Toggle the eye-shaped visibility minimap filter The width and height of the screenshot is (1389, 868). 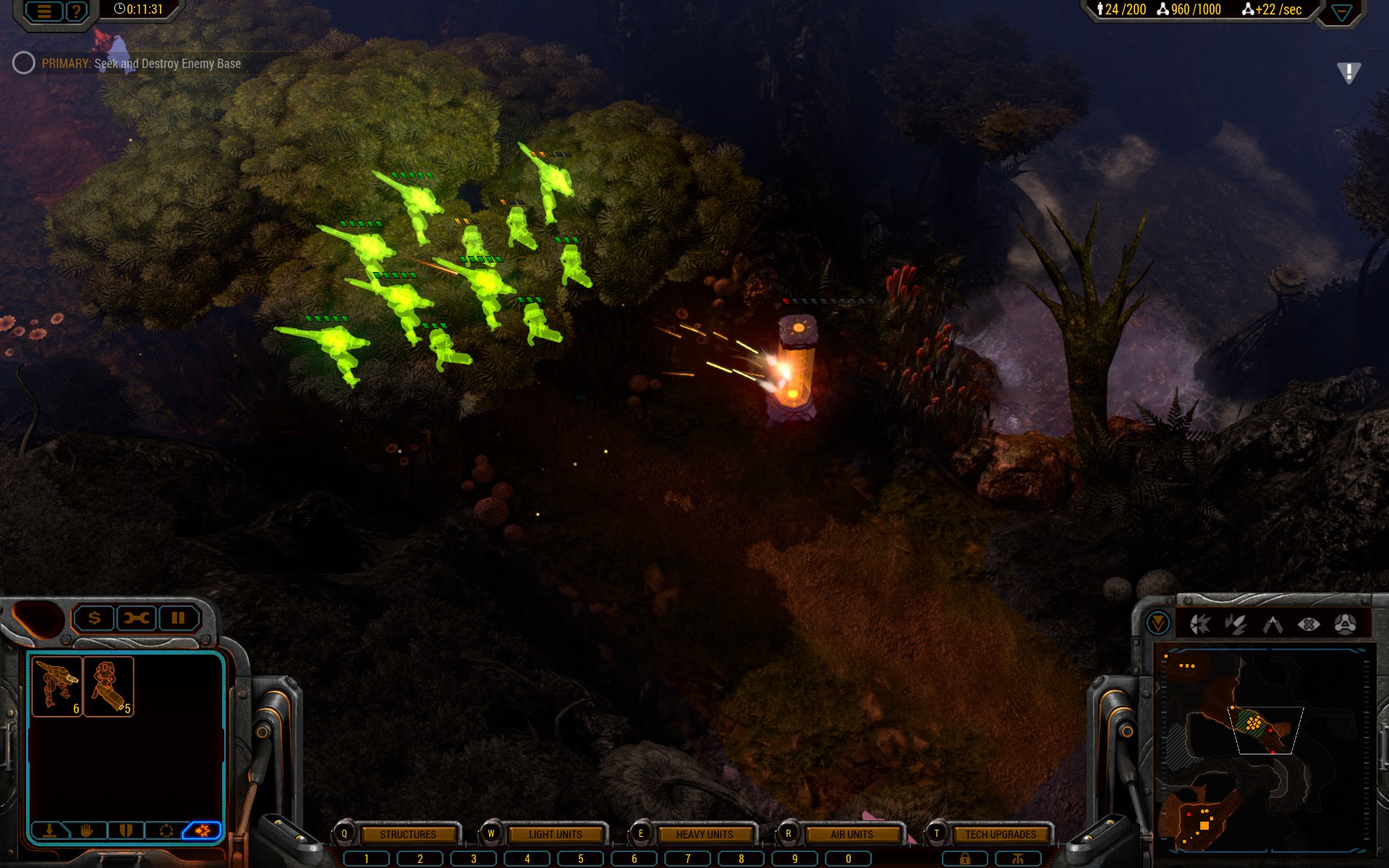point(1309,624)
